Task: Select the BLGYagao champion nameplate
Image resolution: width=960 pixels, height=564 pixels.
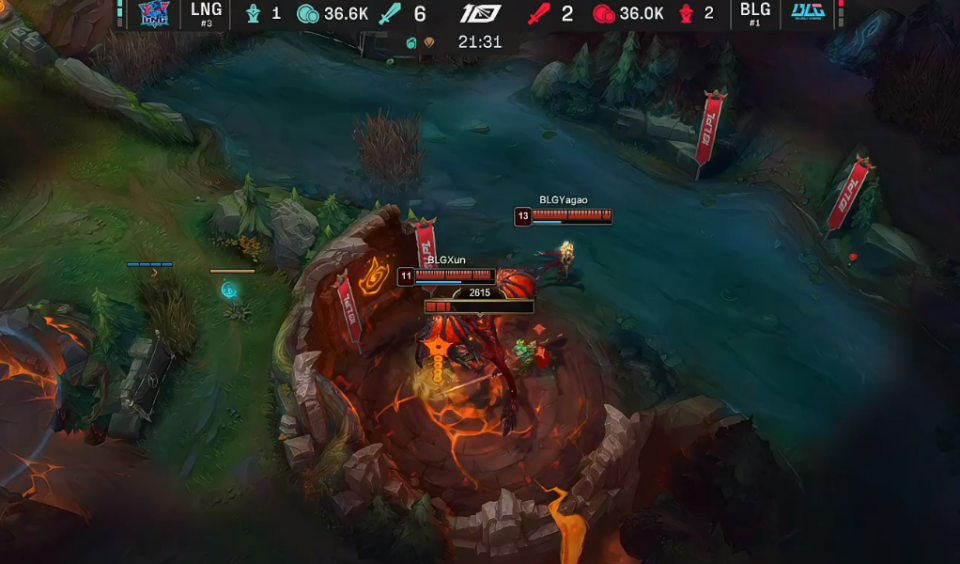Action: coord(563,200)
